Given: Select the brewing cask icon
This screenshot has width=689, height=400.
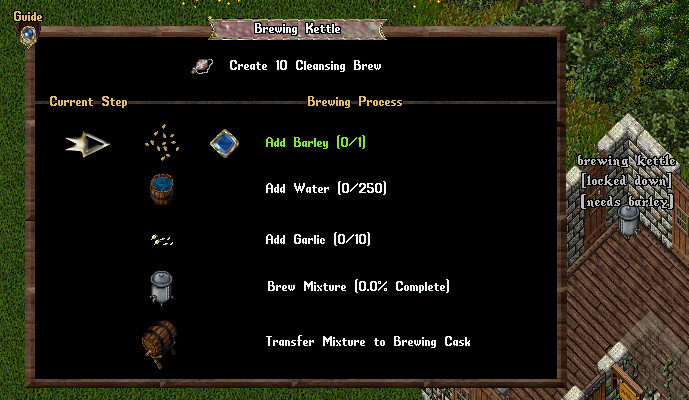Looking at the screenshot, I should tap(159, 343).
